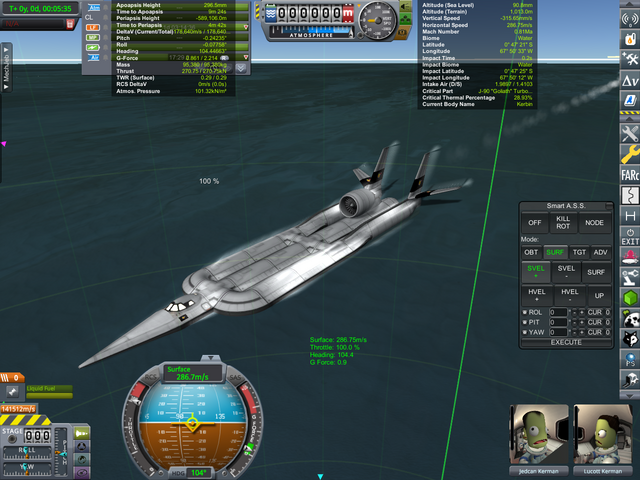This screenshot has height=480, width=640.
Task: Switch to the ADV mode
Action: pyautogui.click(x=600, y=252)
